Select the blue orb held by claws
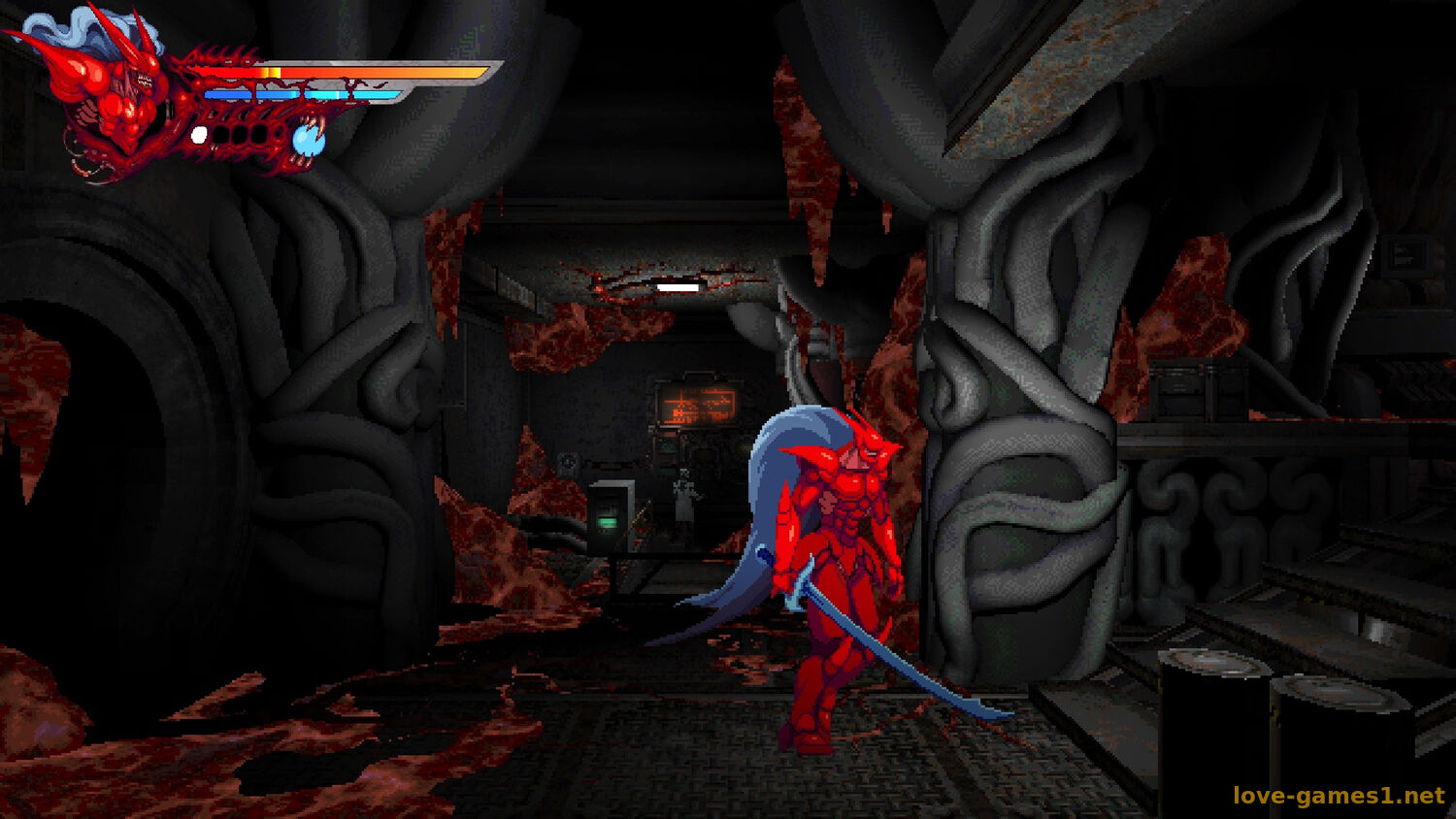The image size is (1456, 819). coord(309,141)
